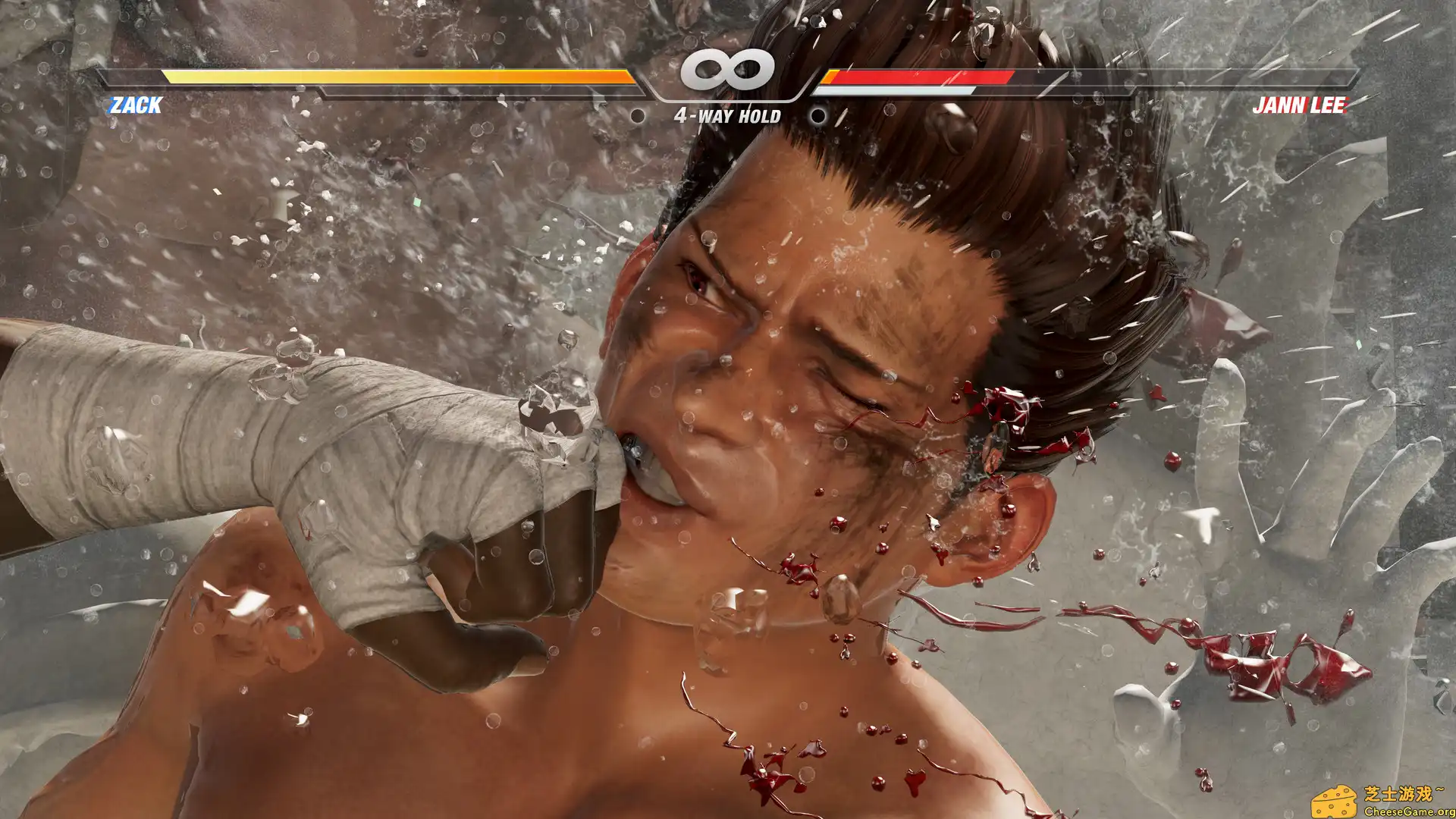
Task: Click the circular indicator right of 4-WAY HOLD
Action: (817, 117)
